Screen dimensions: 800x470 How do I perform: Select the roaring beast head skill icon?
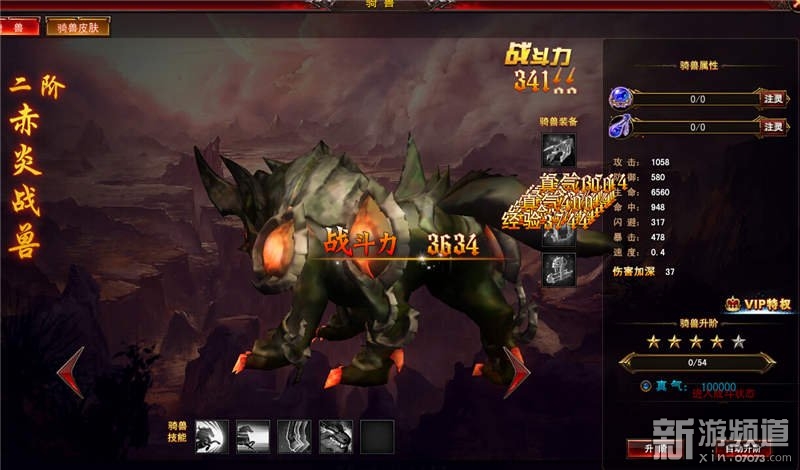[x=335, y=436]
